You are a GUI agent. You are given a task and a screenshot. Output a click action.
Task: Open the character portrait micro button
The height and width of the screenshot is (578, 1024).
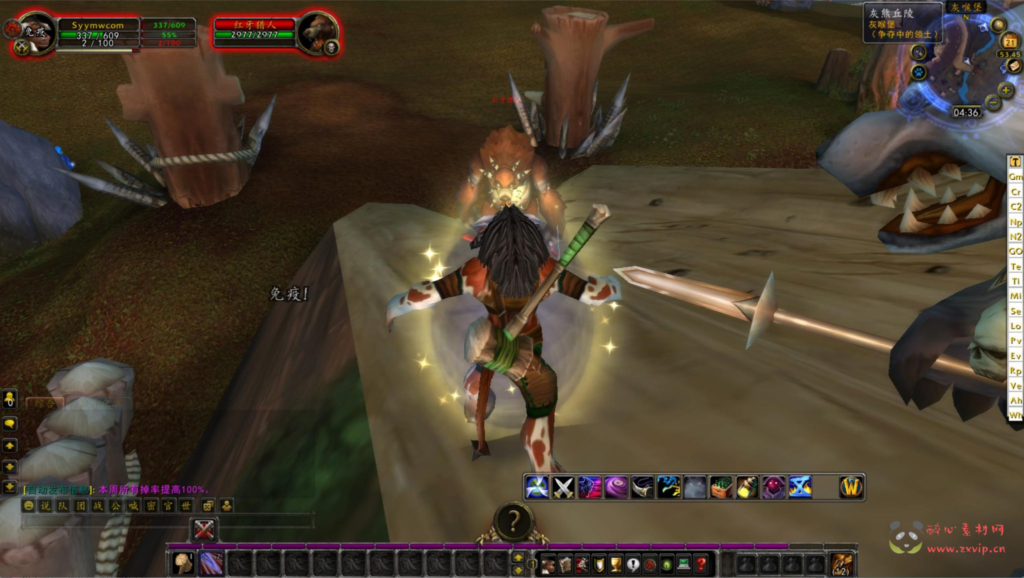click(548, 564)
